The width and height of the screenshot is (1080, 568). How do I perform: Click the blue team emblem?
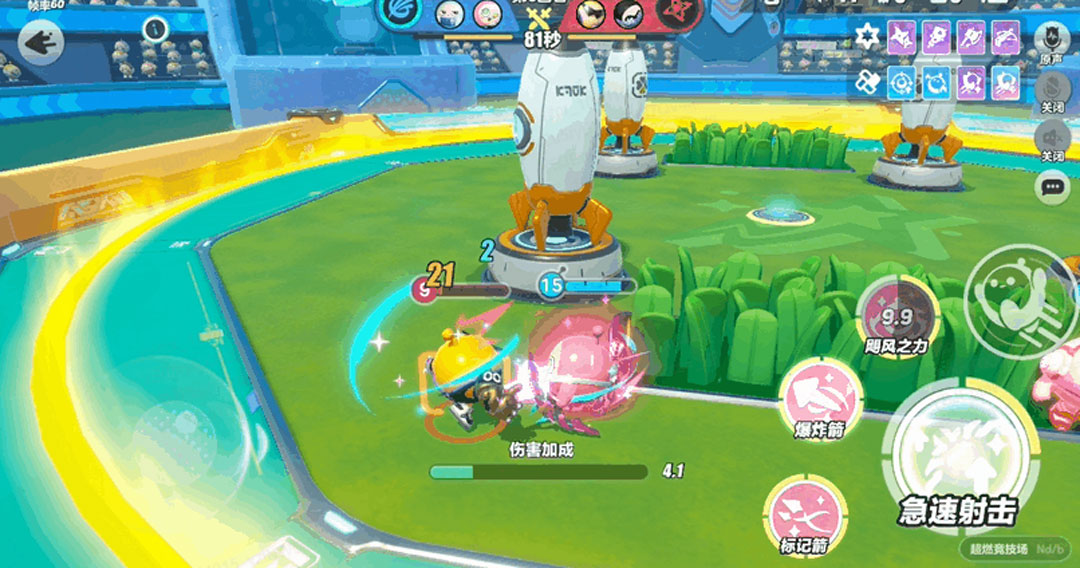point(402,15)
